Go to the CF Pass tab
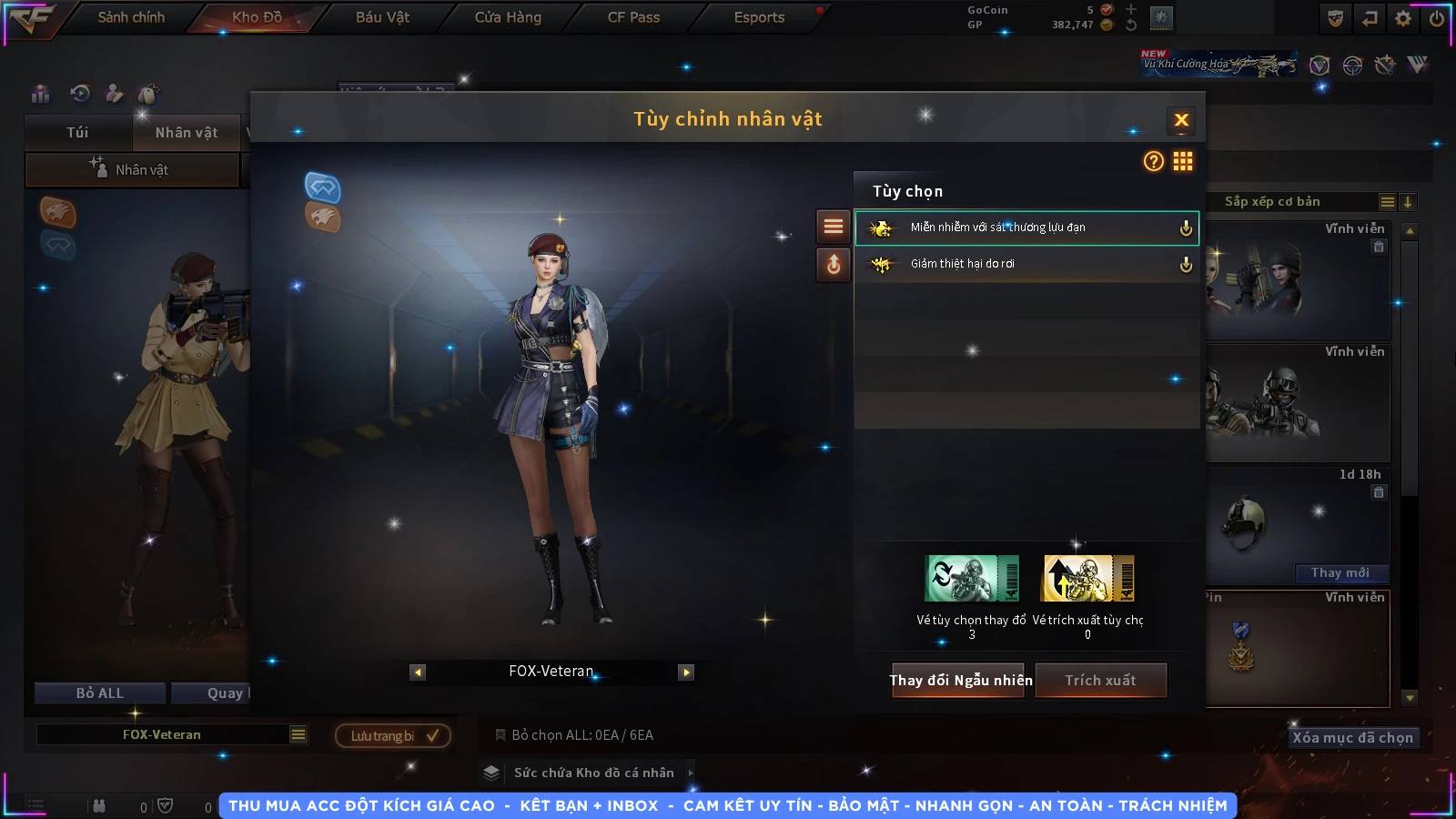The image size is (1456, 819). 633,17
